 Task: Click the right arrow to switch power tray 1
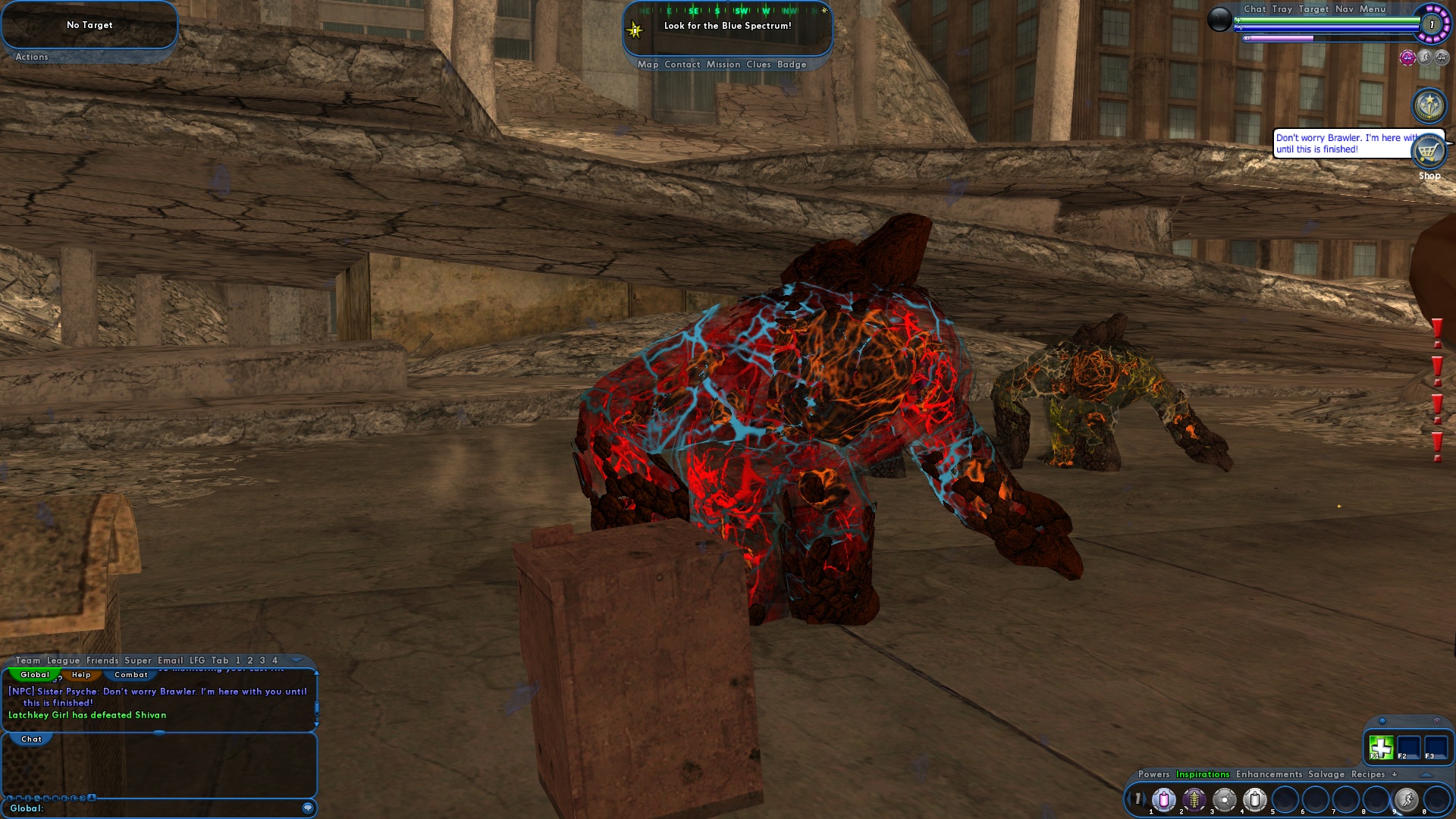pos(1146,799)
